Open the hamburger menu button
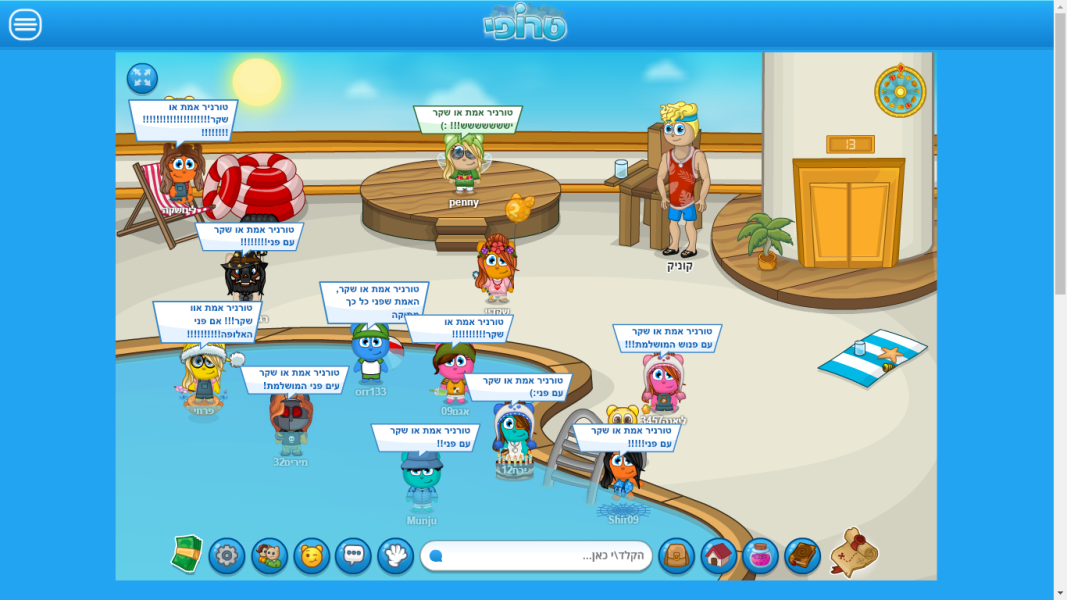Viewport: 1067px width, 600px height. click(x=25, y=25)
